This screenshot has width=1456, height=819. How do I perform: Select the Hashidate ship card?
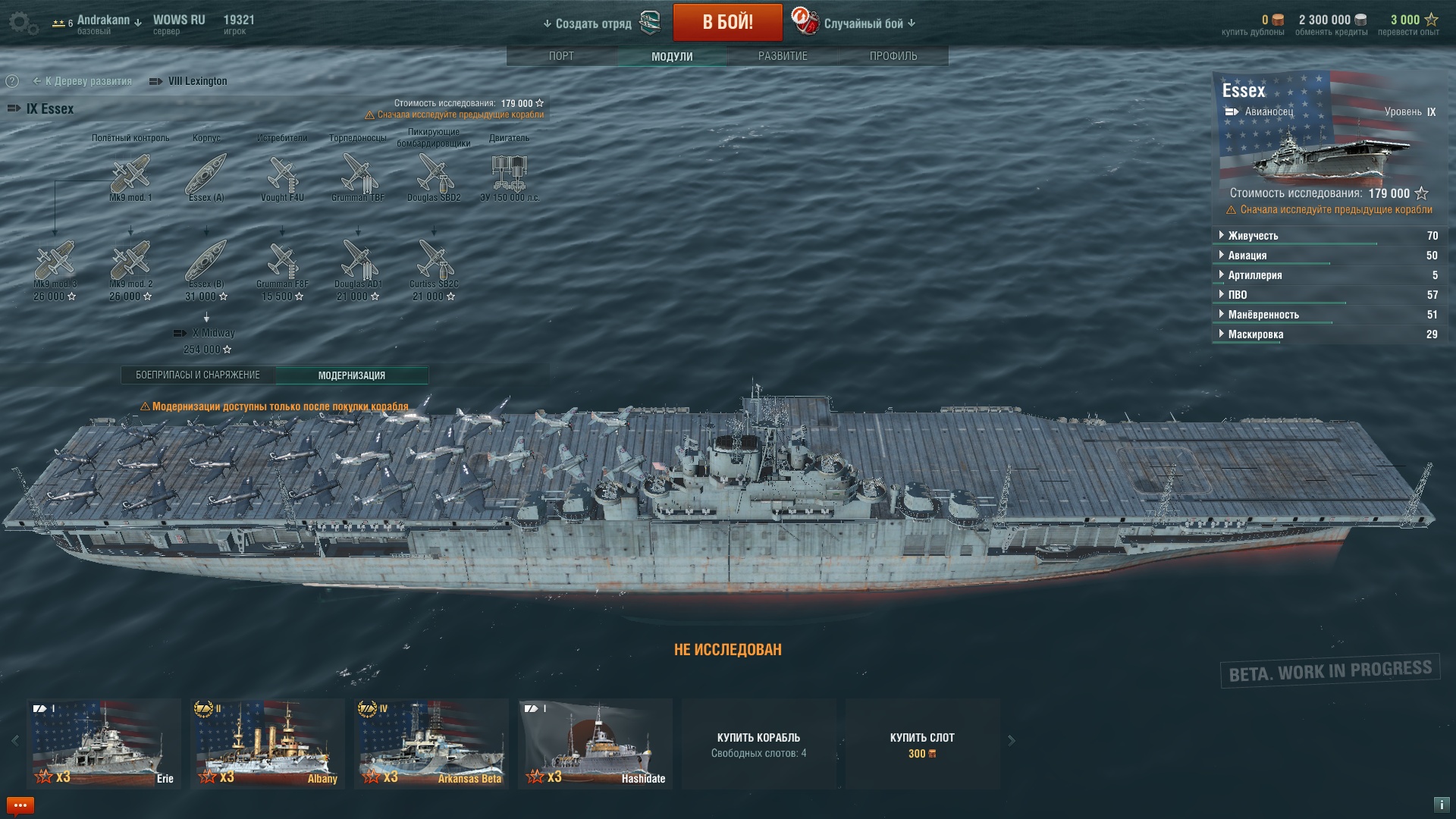coord(595,743)
